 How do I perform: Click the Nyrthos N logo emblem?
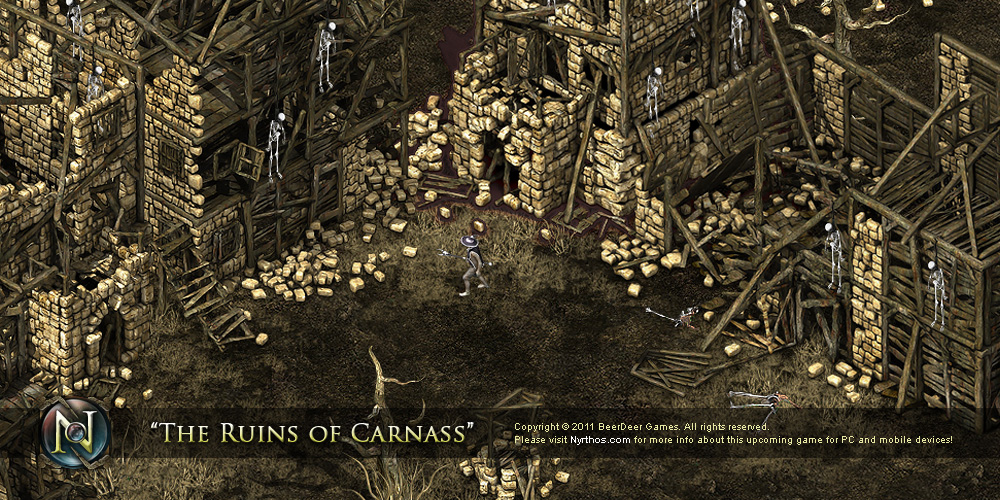pos(75,433)
